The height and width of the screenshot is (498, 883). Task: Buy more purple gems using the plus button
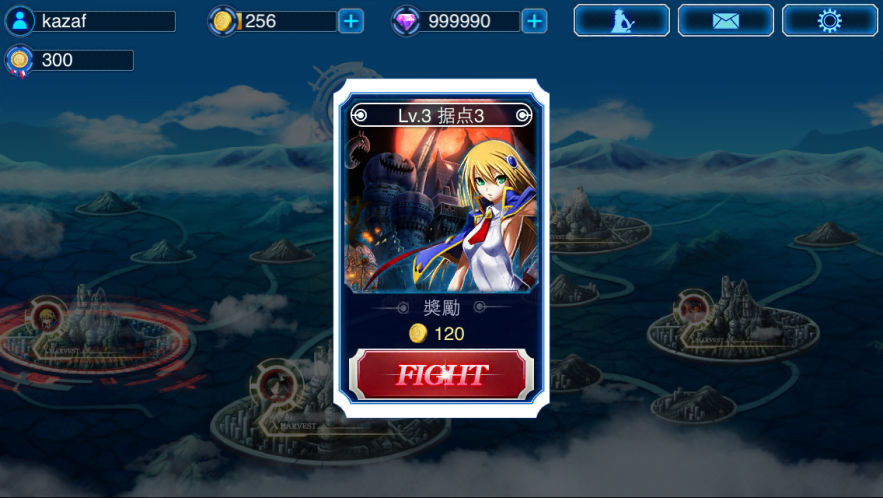535,21
